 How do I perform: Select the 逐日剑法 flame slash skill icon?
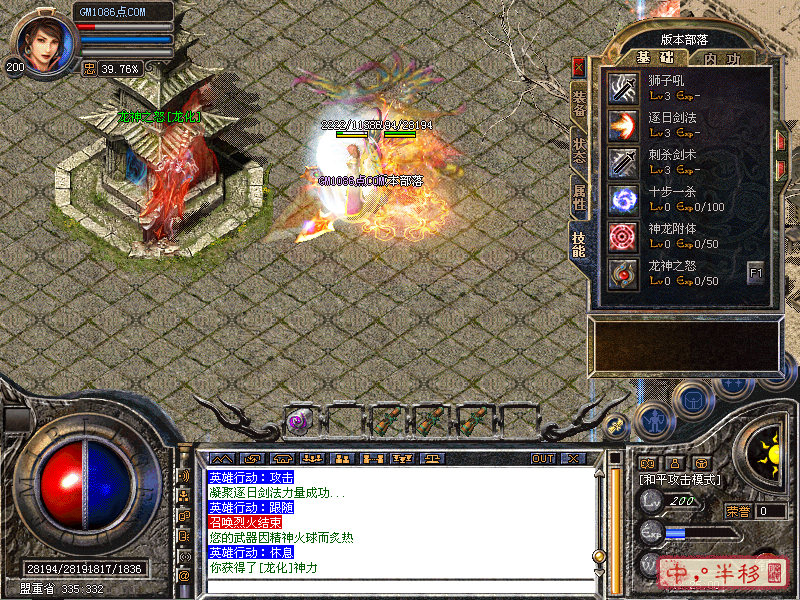coord(624,125)
